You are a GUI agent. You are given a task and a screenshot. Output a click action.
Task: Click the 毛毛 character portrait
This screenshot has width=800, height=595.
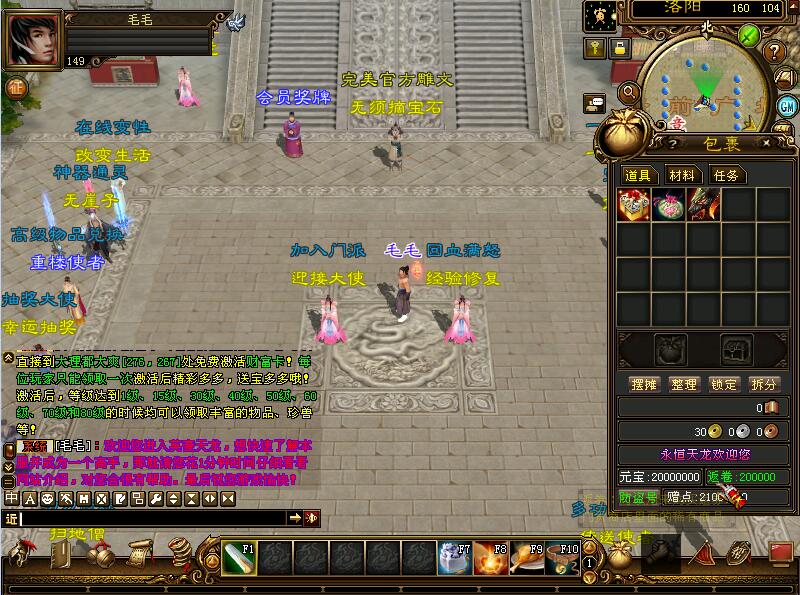(32, 38)
